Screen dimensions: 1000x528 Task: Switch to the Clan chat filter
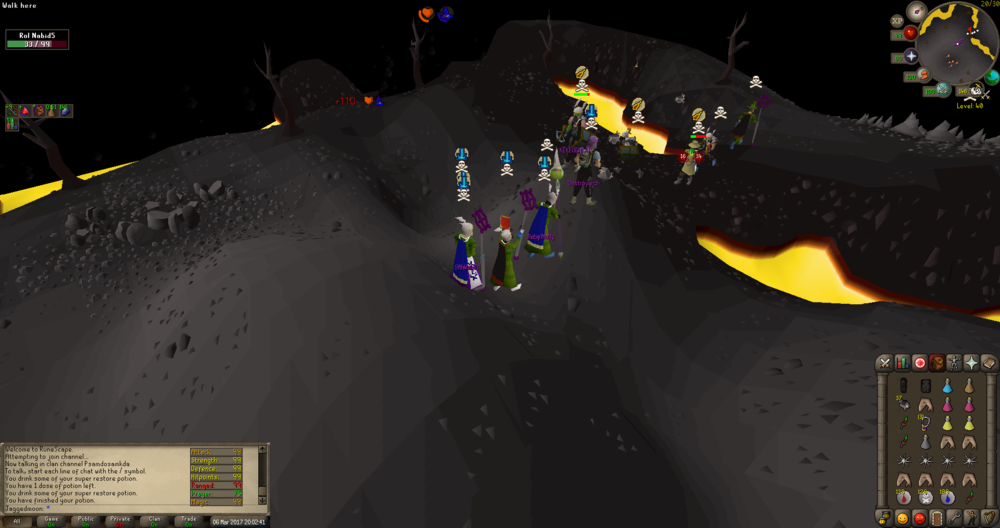tap(152, 521)
